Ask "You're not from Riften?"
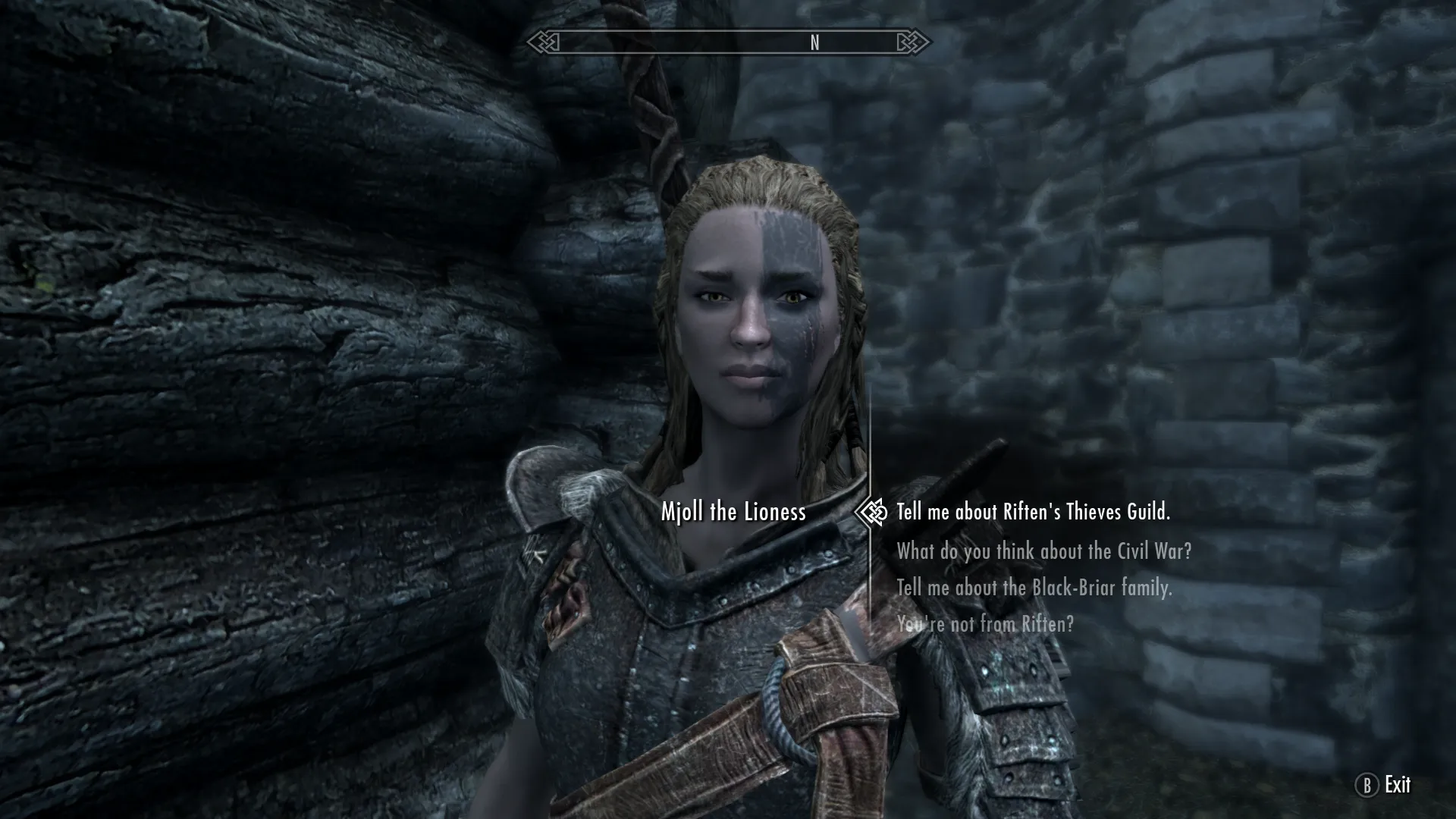The image size is (1456, 819). tap(985, 624)
